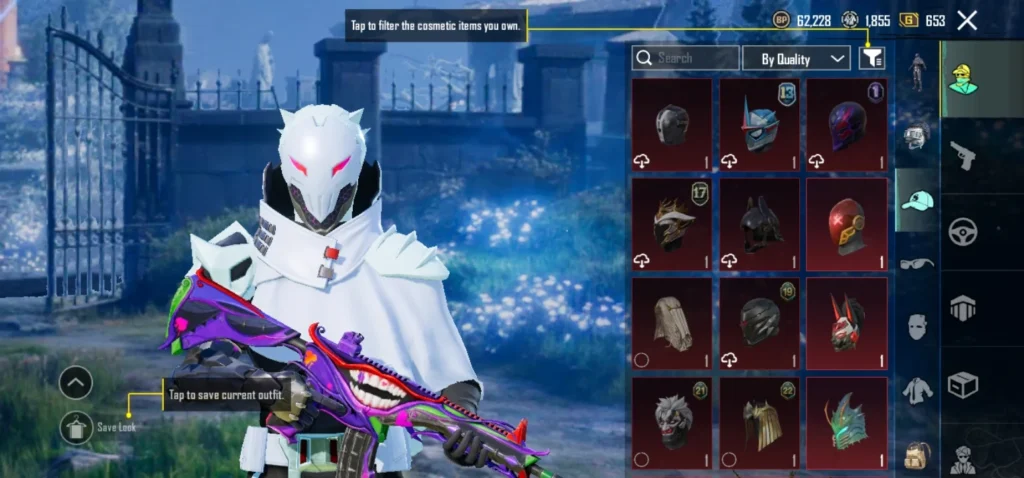Viewport: 1024px width, 478px height.
Task: Expand the up-arrow circle button
Action: [x=76, y=382]
